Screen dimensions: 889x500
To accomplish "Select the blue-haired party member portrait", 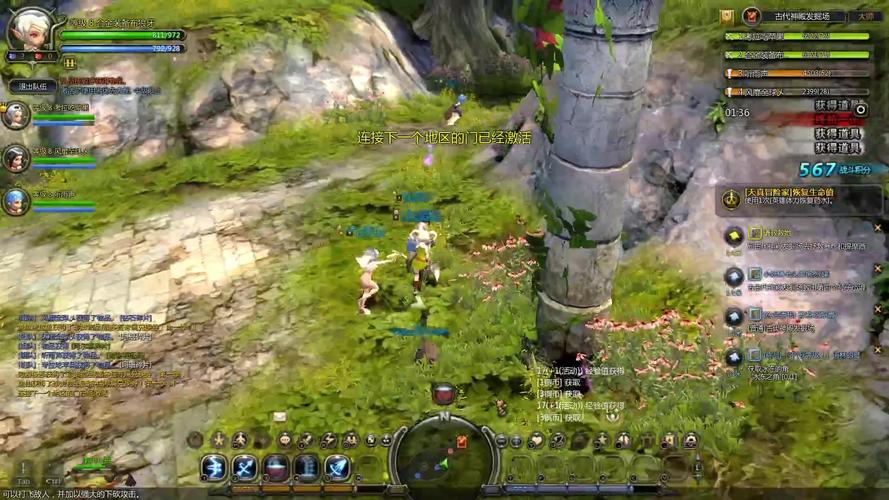I will 16,201.
